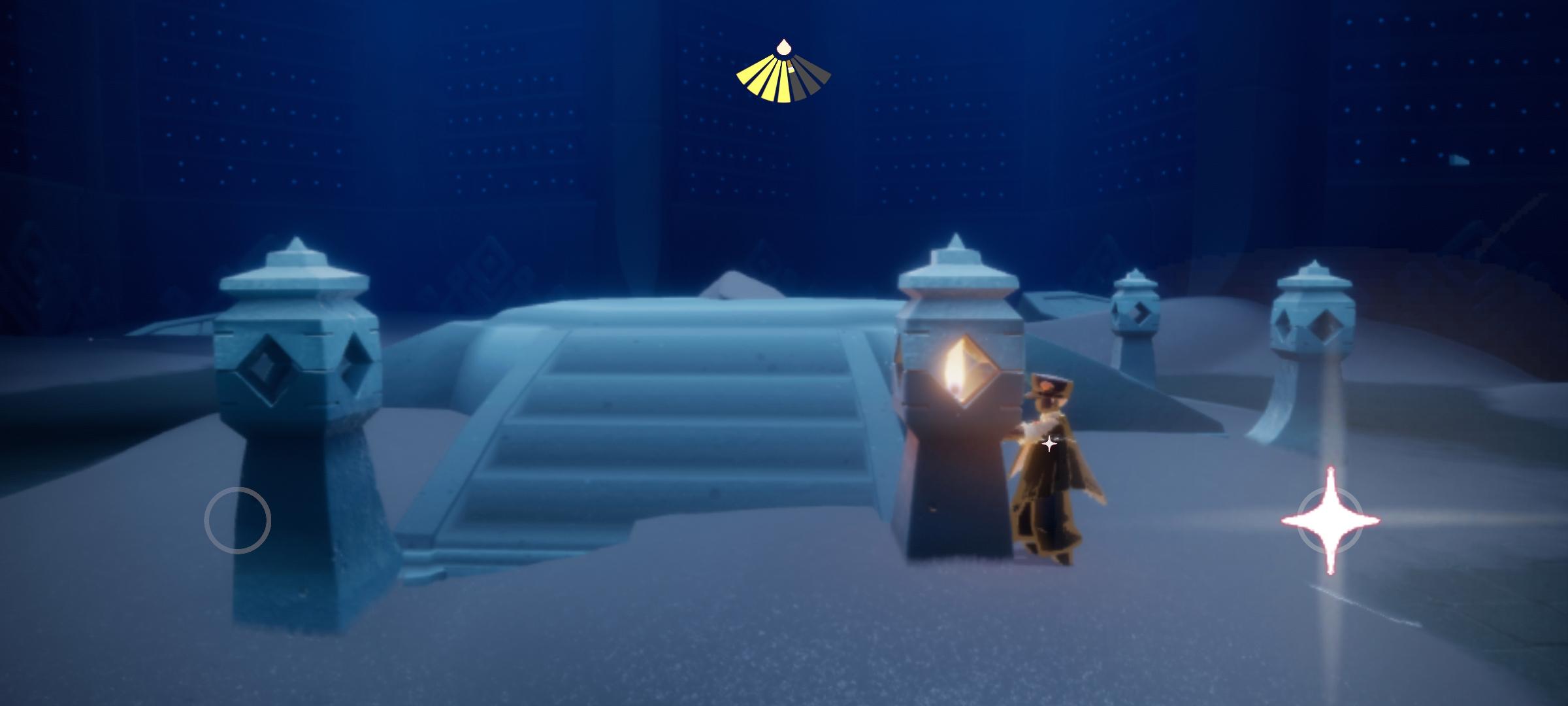Screen dimensions: 1568x706
Task: Click the virtual joystick circle
Action: tap(237, 520)
